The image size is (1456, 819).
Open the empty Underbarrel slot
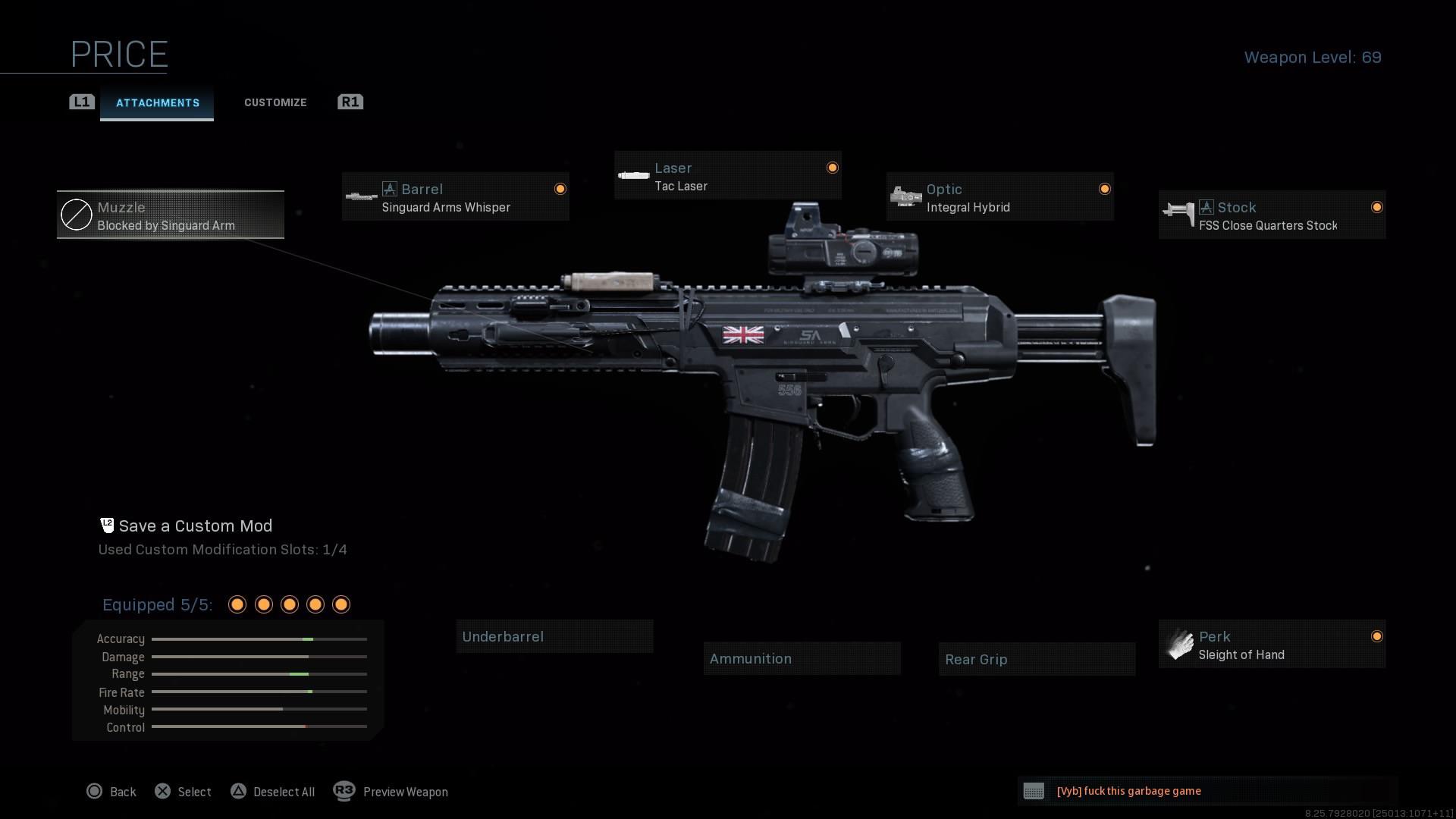(554, 637)
